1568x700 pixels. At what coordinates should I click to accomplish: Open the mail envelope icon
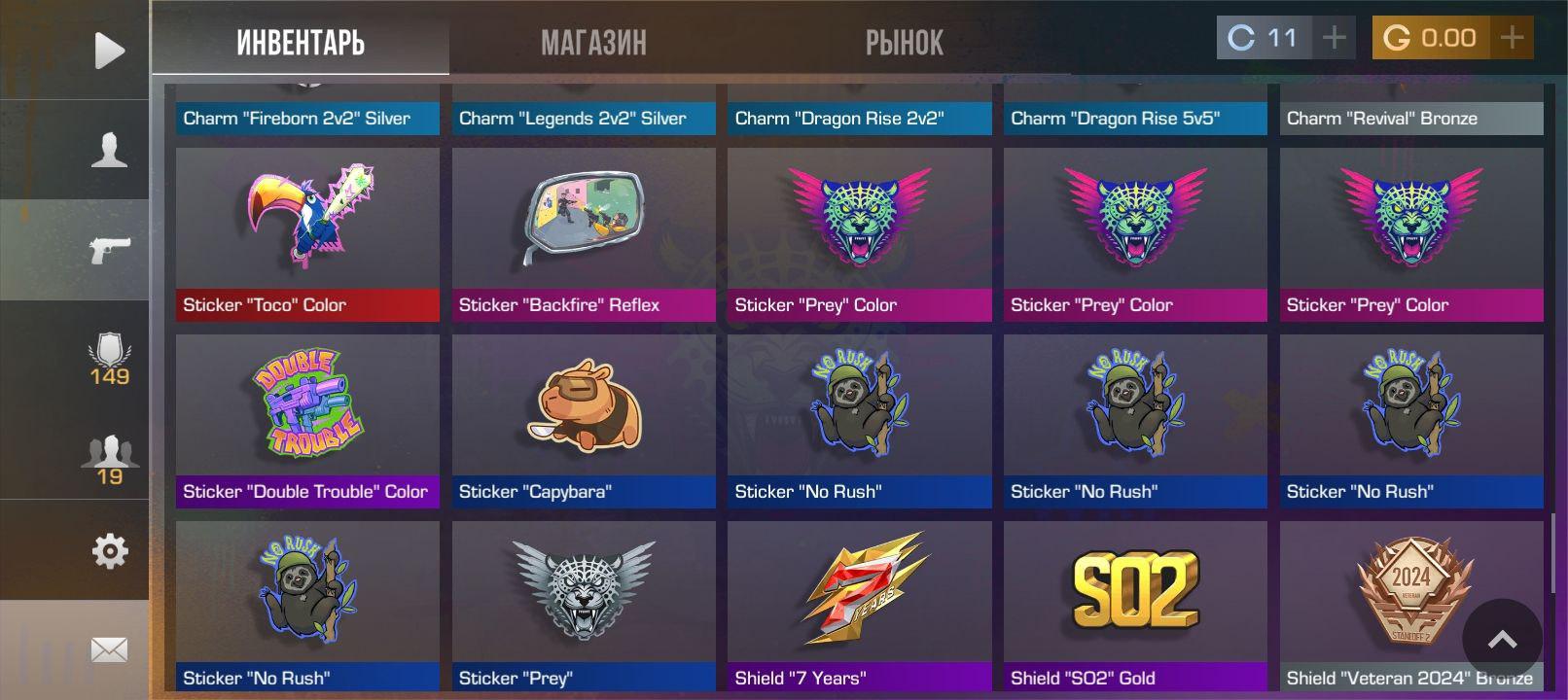coord(109,649)
